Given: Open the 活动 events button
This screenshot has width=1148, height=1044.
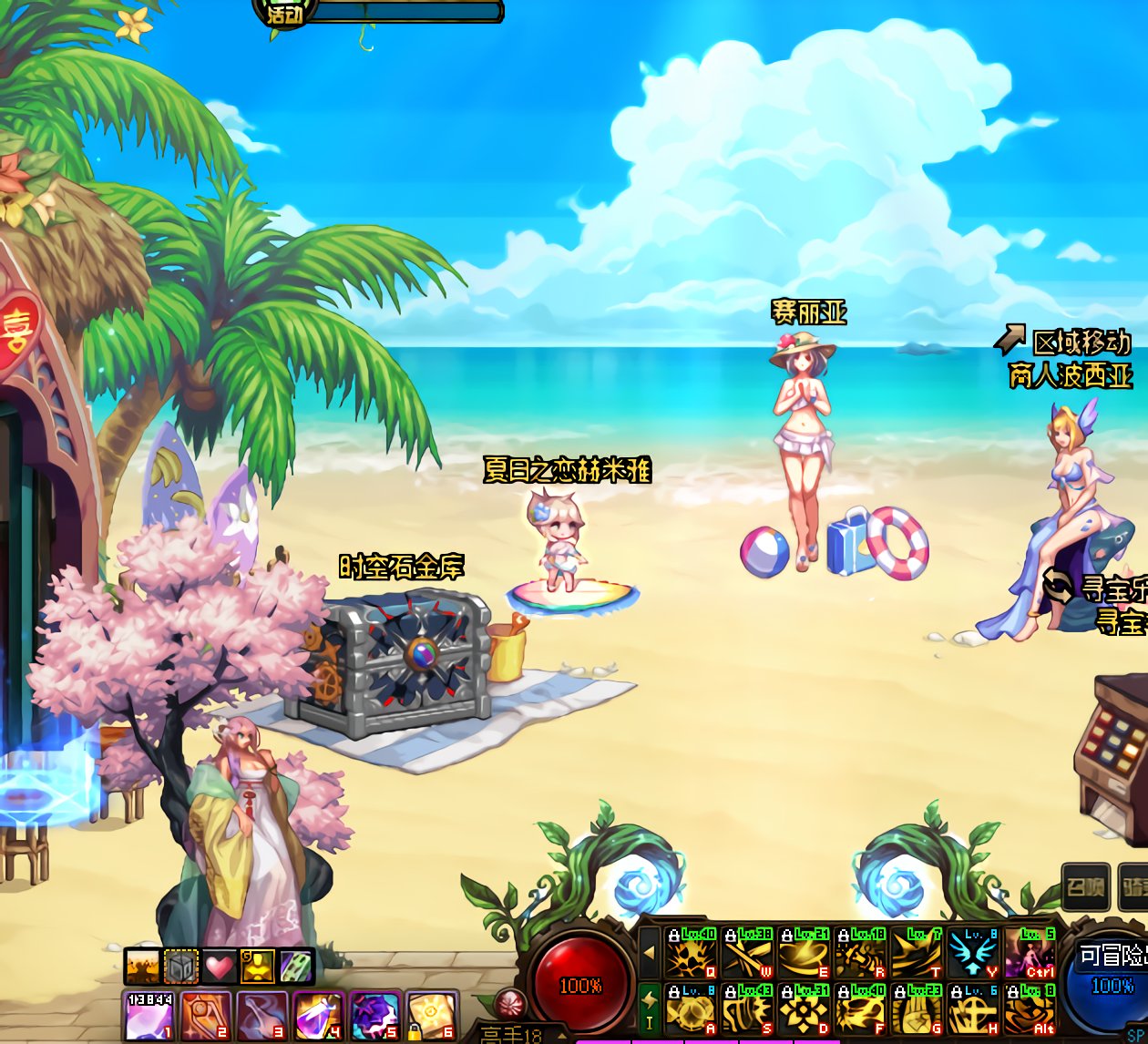Looking at the screenshot, I should pos(285,14).
